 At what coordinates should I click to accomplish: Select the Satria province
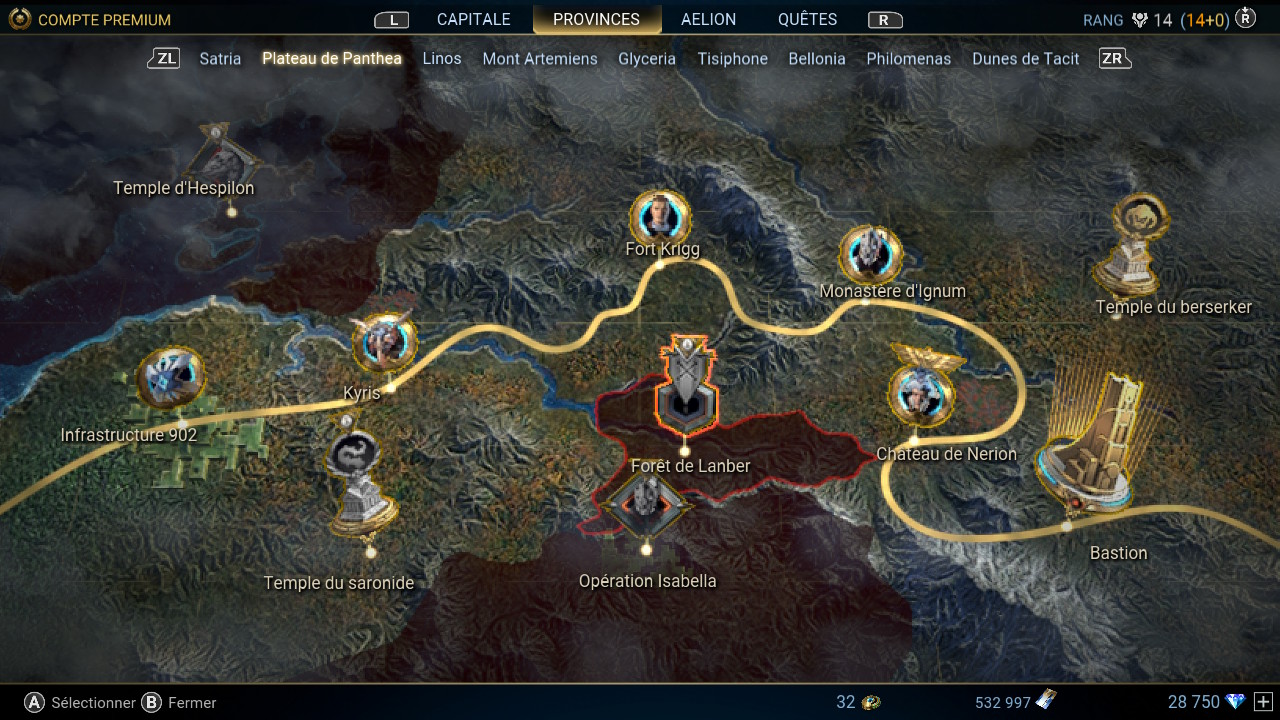coord(220,59)
